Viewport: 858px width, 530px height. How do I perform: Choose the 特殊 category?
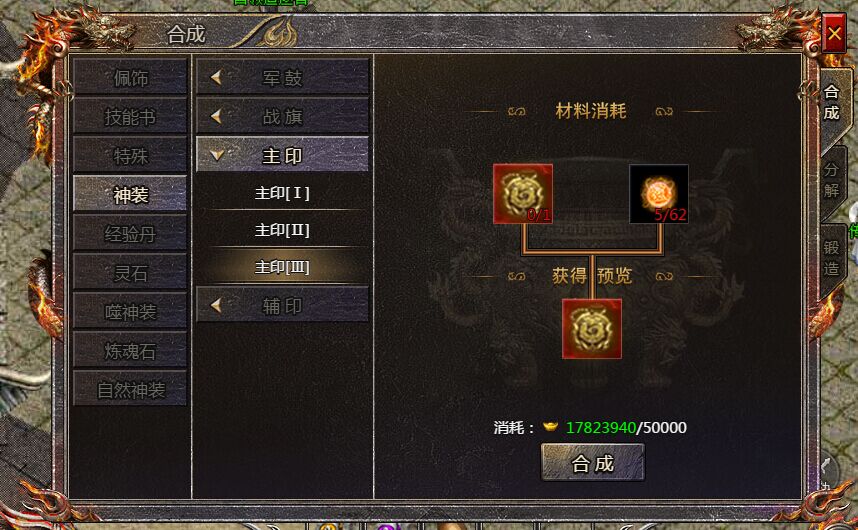click(x=130, y=156)
